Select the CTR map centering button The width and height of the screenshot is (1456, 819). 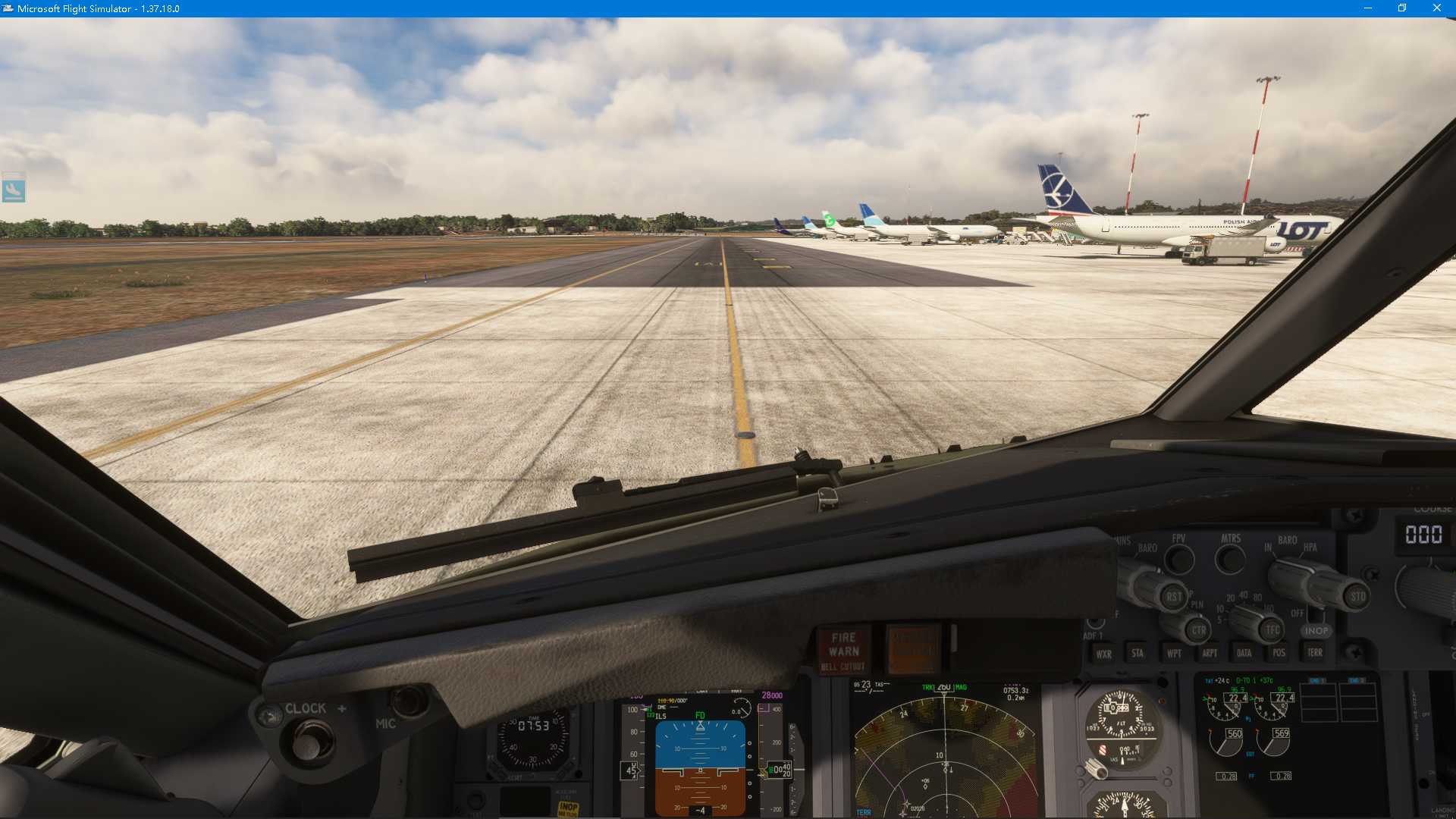[1198, 630]
